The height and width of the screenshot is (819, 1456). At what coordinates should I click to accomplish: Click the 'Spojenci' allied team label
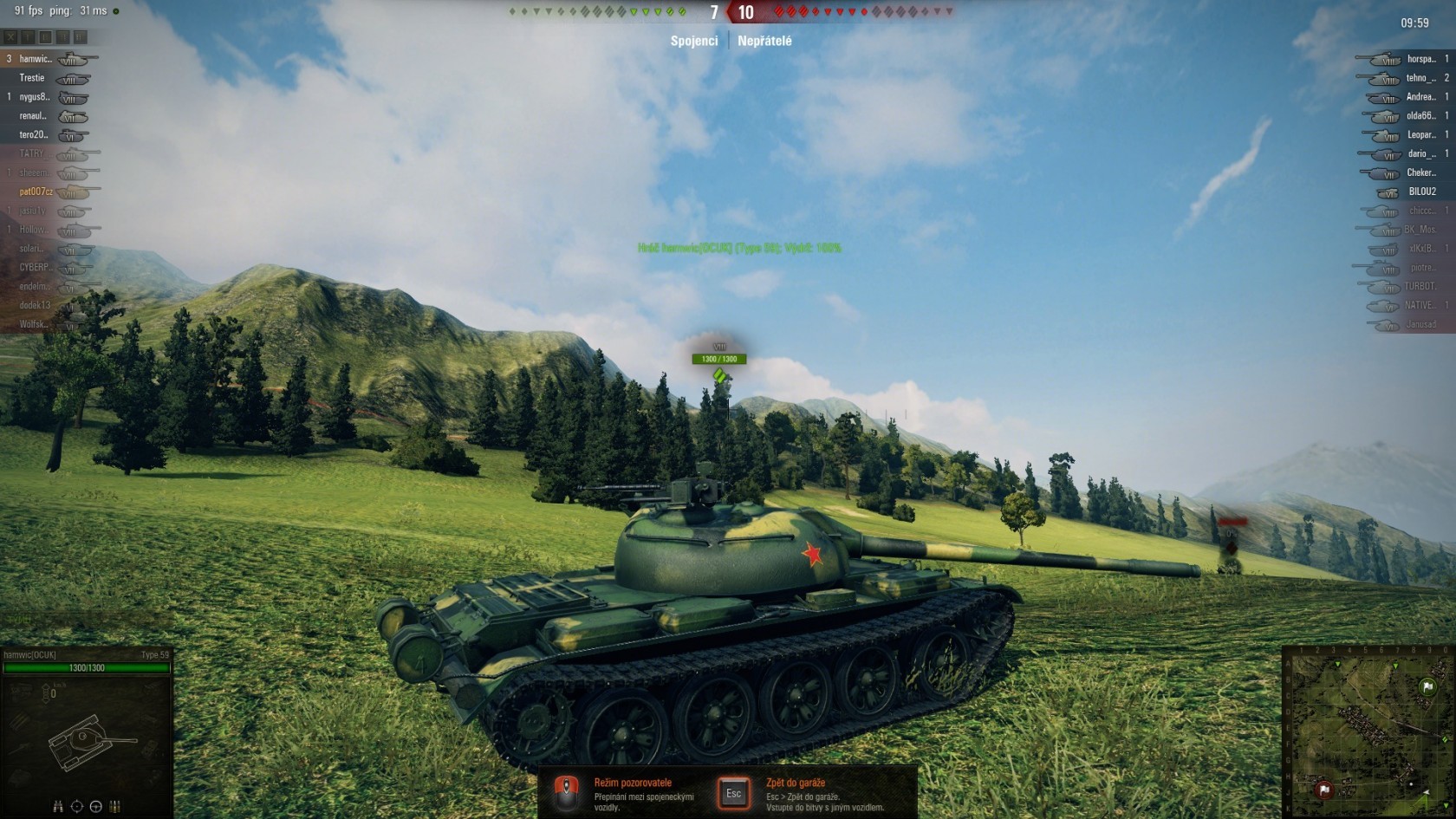pyautogui.click(x=694, y=41)
